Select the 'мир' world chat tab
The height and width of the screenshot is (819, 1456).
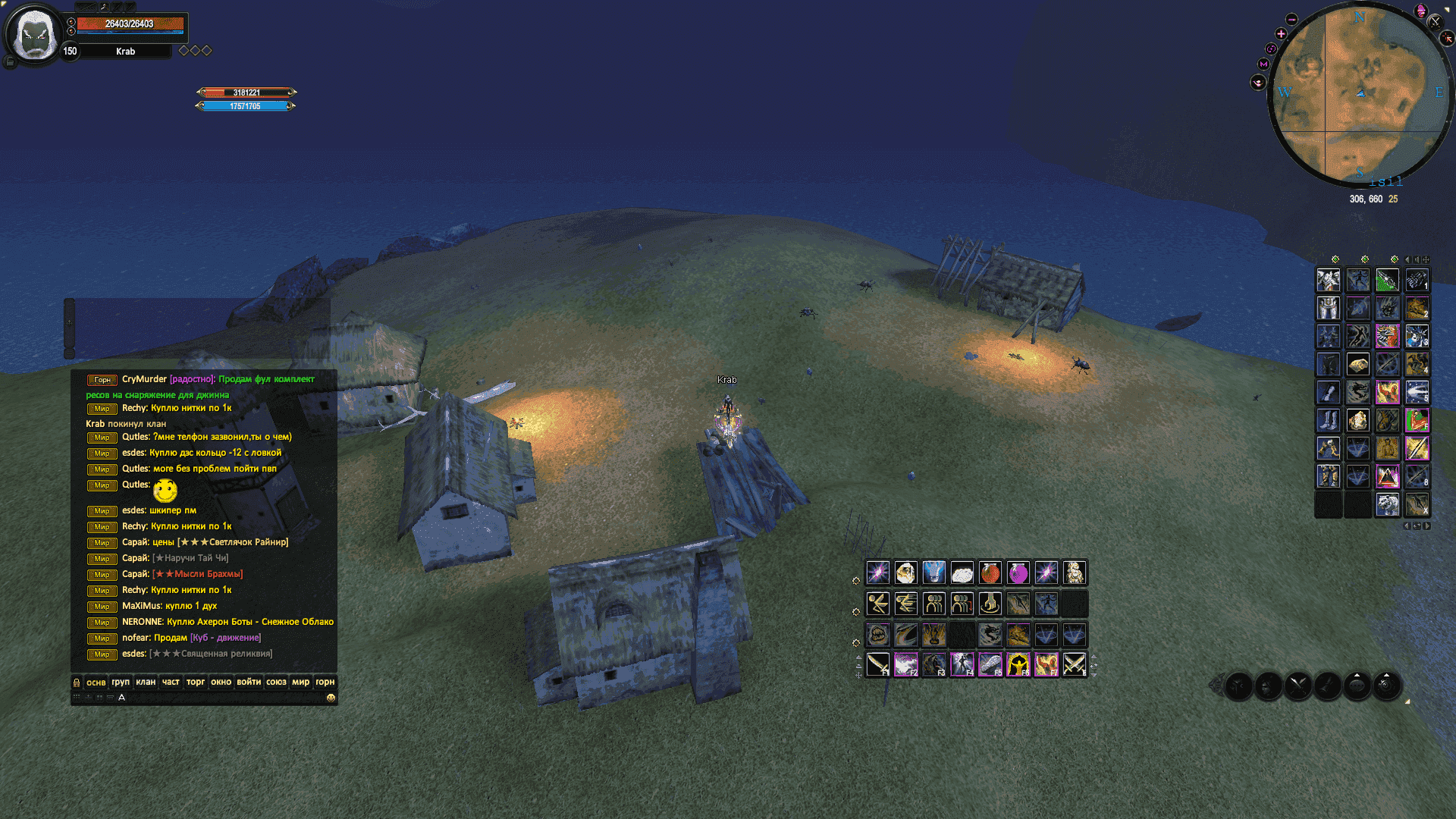pyautogui.click(x=301, y=682)
